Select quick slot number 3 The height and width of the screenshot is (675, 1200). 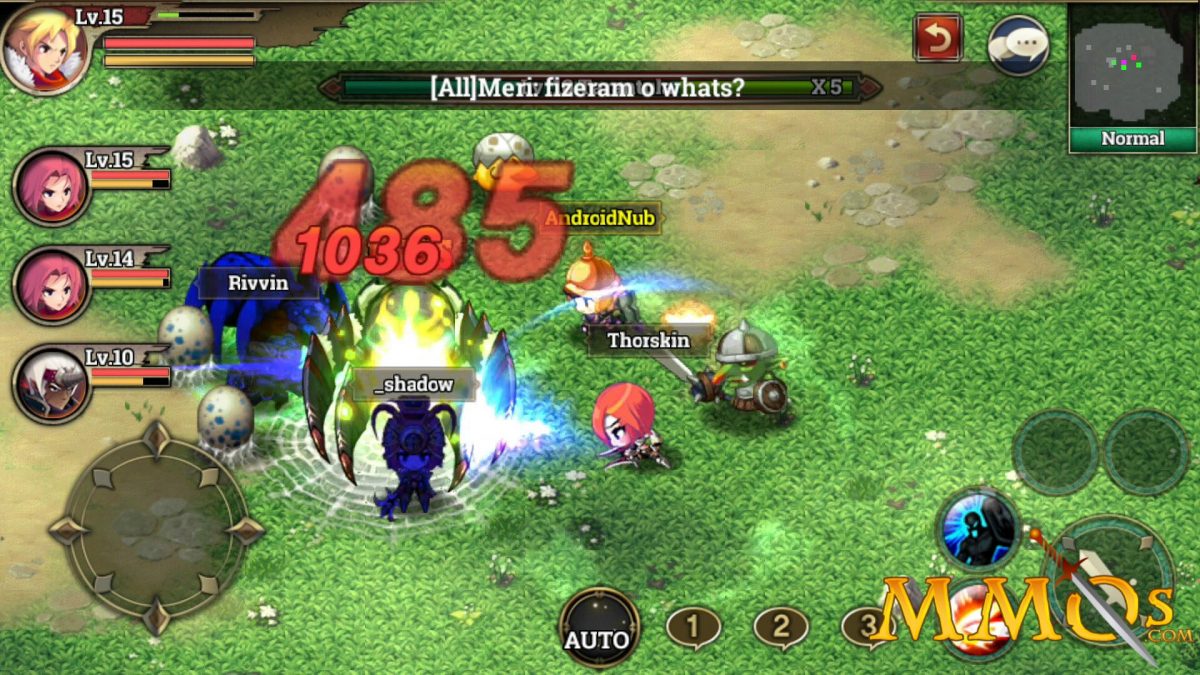pos(866,628)
